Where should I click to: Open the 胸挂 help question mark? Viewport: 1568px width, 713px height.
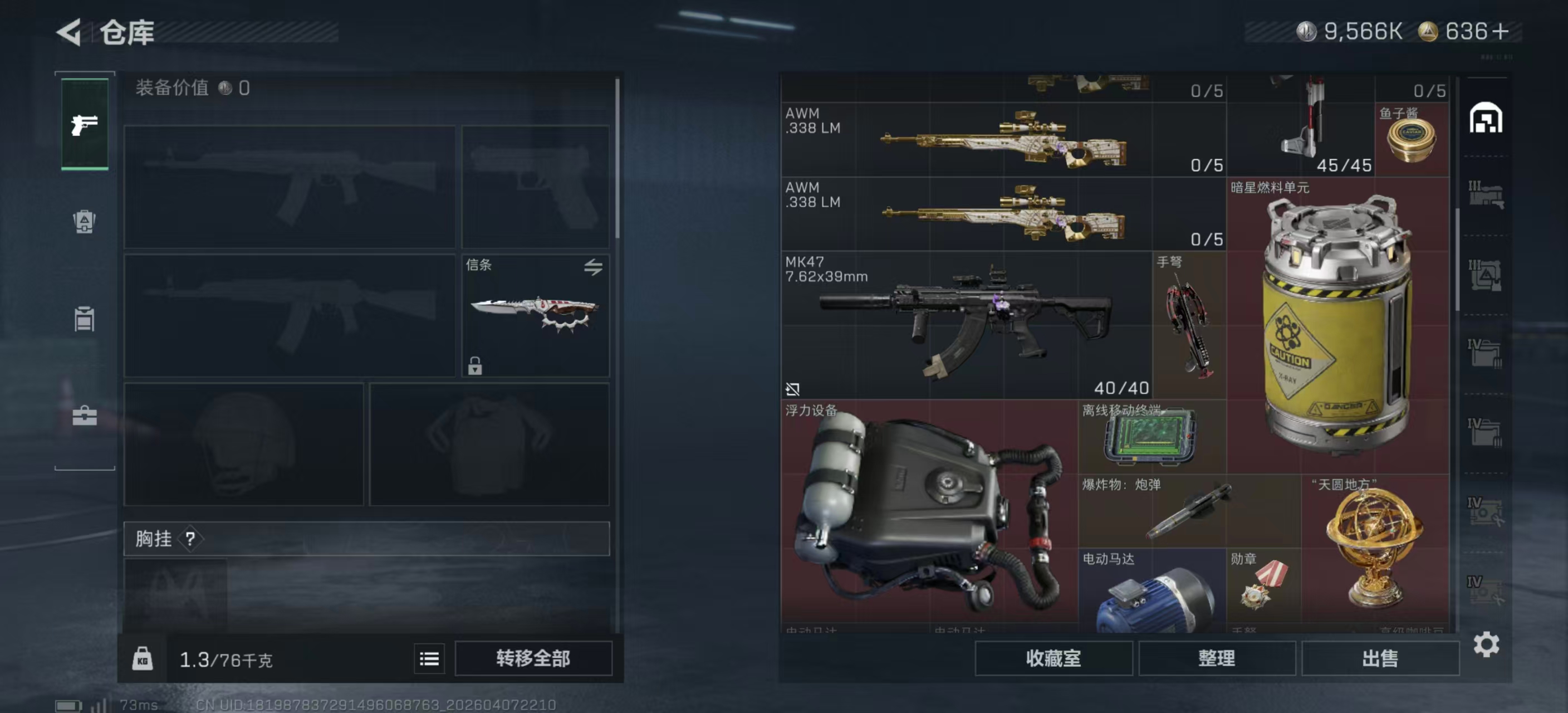(x=190, y=538)
